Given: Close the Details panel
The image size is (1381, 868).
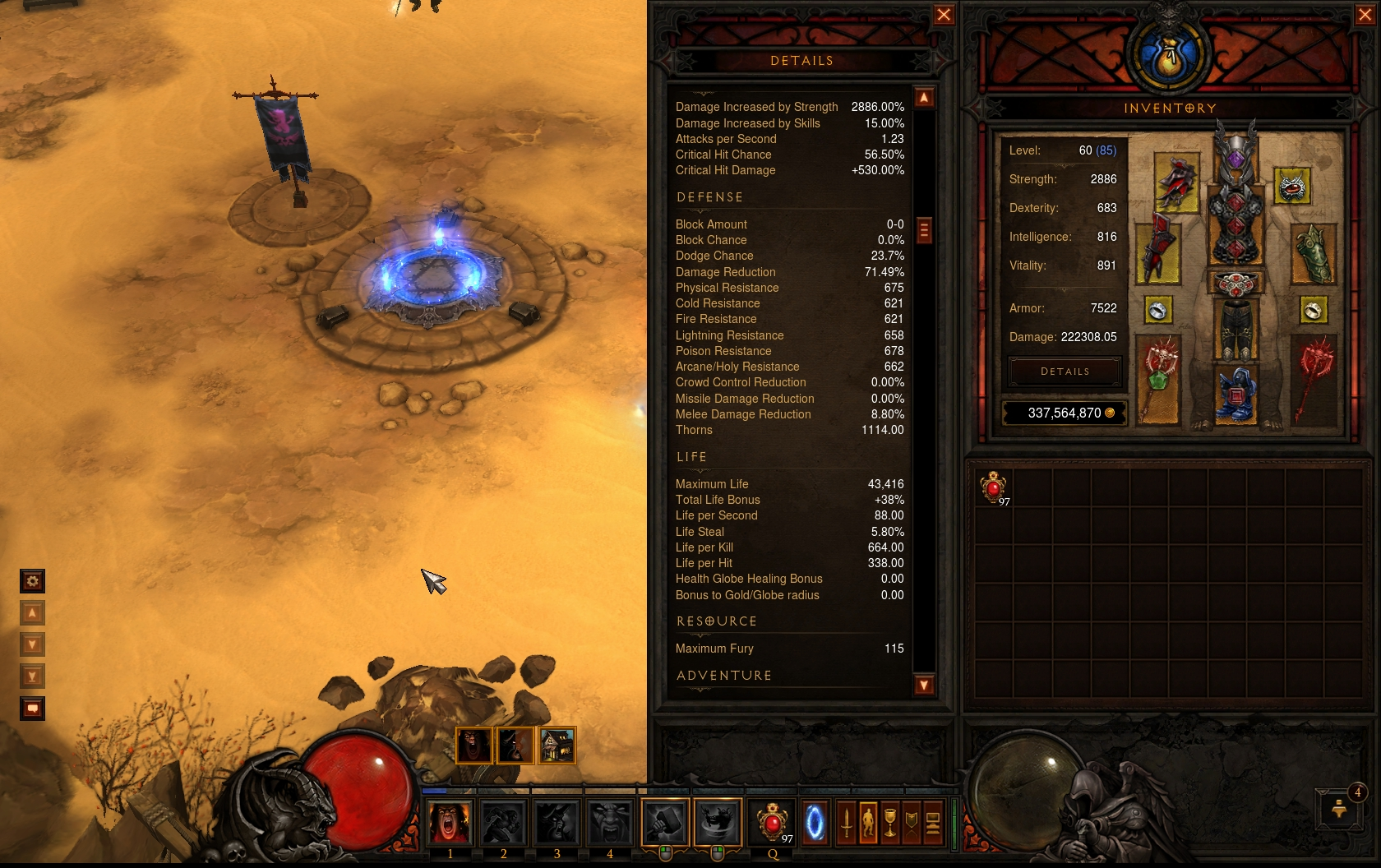Looking at the screenshot, I should point(944,15).
